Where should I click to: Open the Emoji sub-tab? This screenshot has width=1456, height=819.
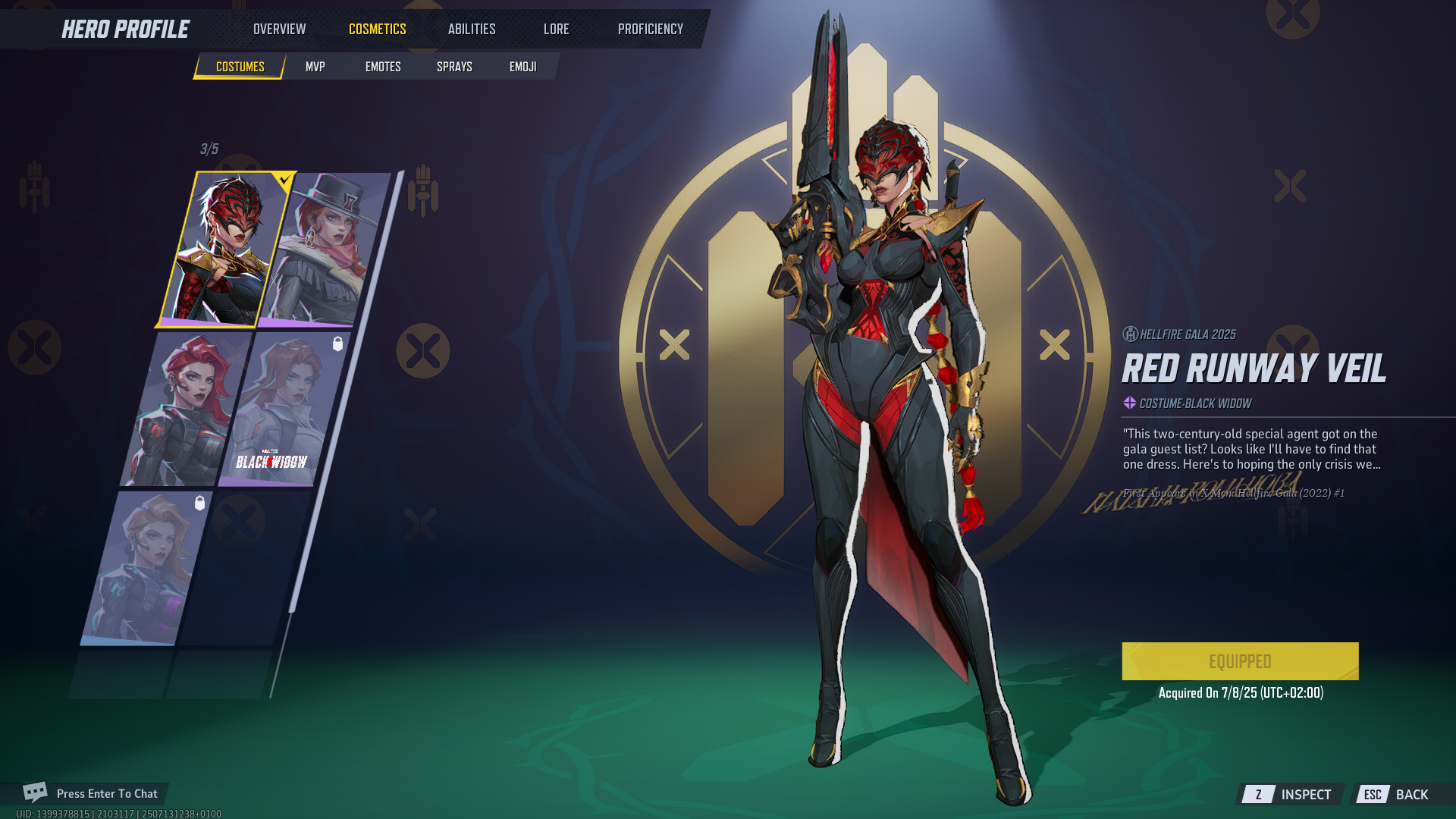tap(522, 67)
